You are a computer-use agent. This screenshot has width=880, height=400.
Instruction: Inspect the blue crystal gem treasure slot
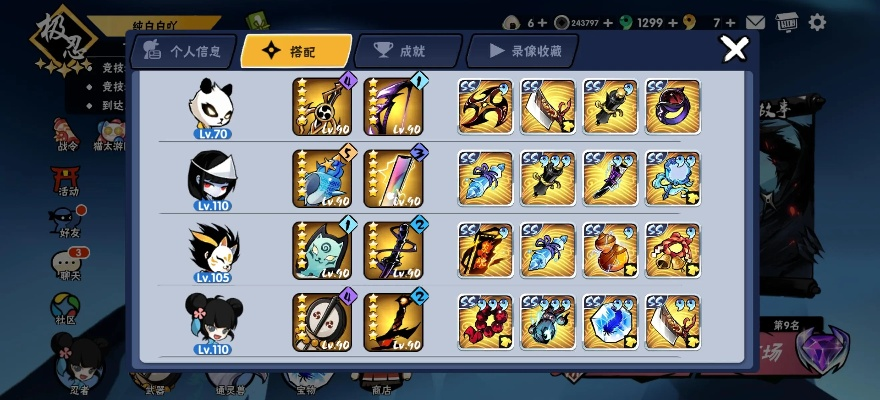point(611,322)
